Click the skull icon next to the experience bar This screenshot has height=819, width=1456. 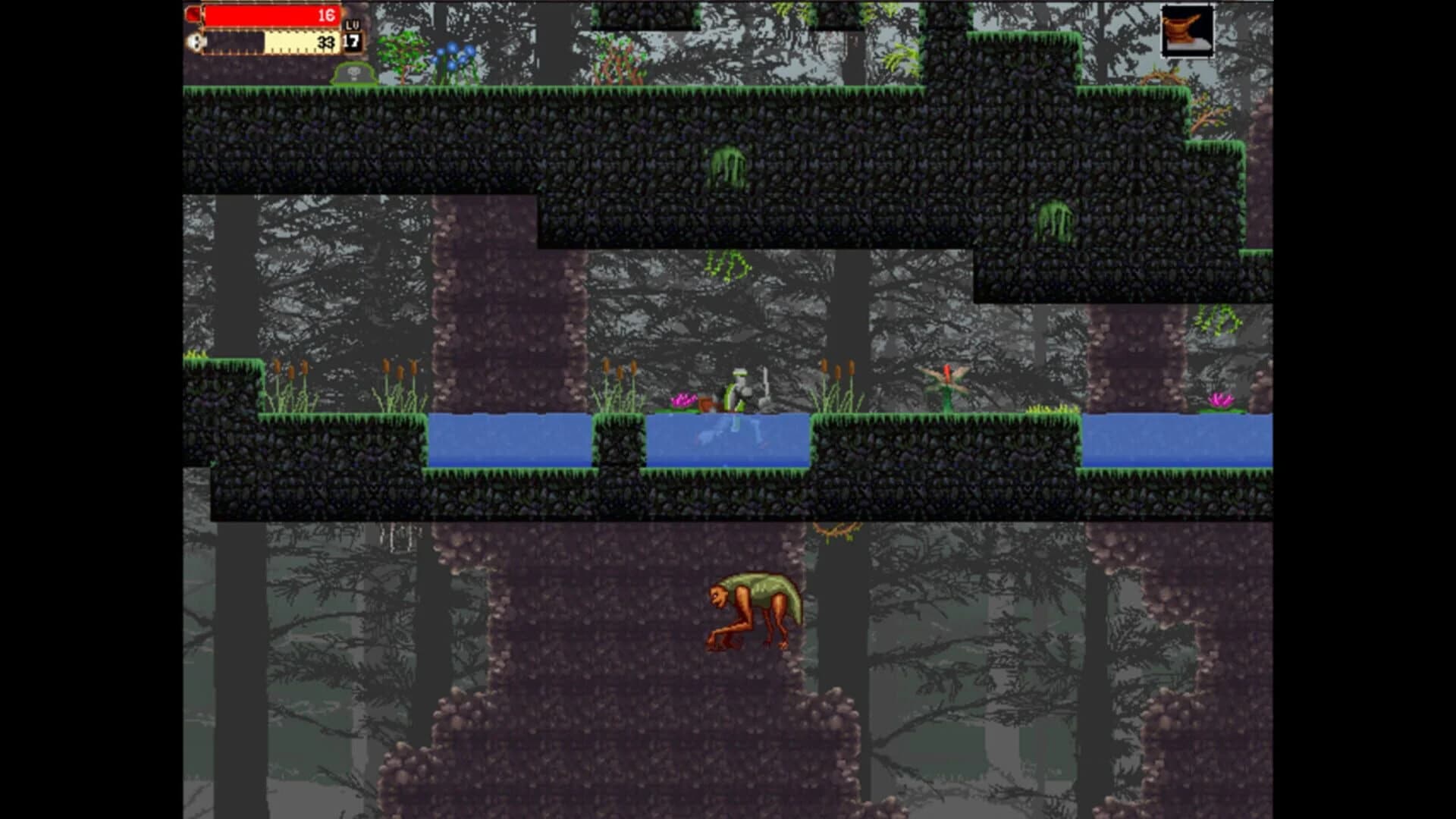[x=195, y=42]
